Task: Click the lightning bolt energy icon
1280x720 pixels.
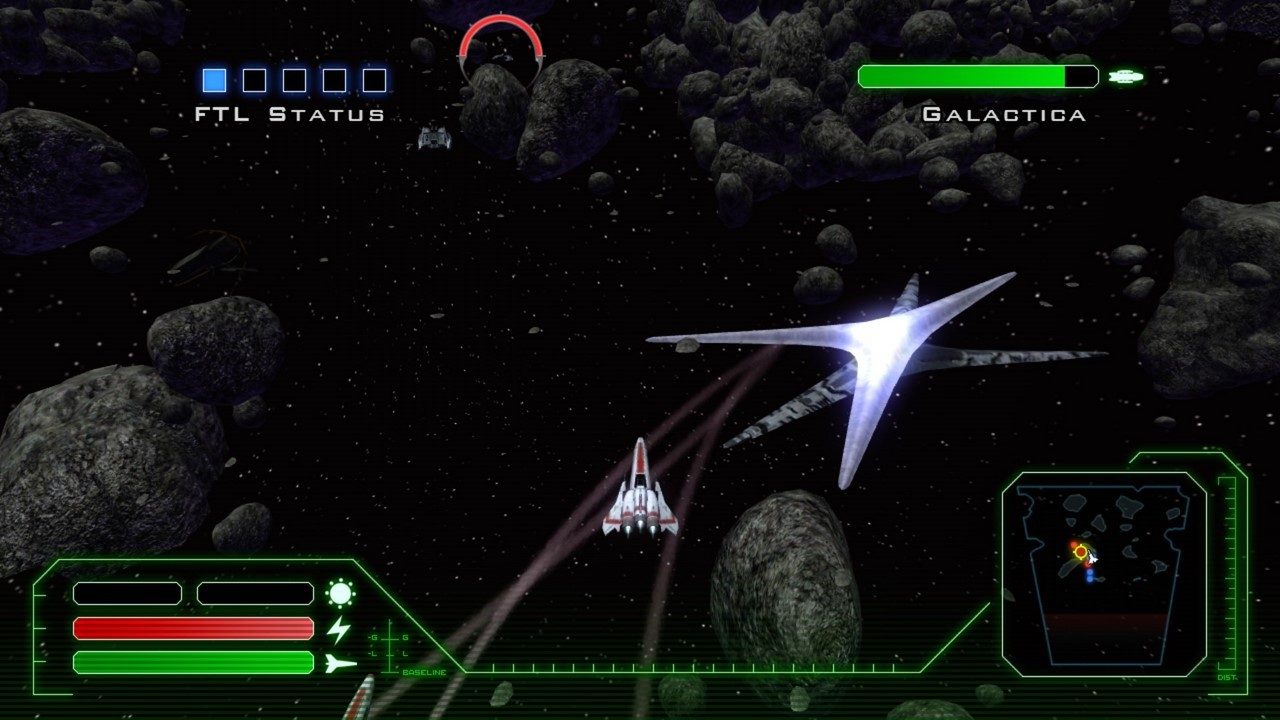Action: click(340, 629)
